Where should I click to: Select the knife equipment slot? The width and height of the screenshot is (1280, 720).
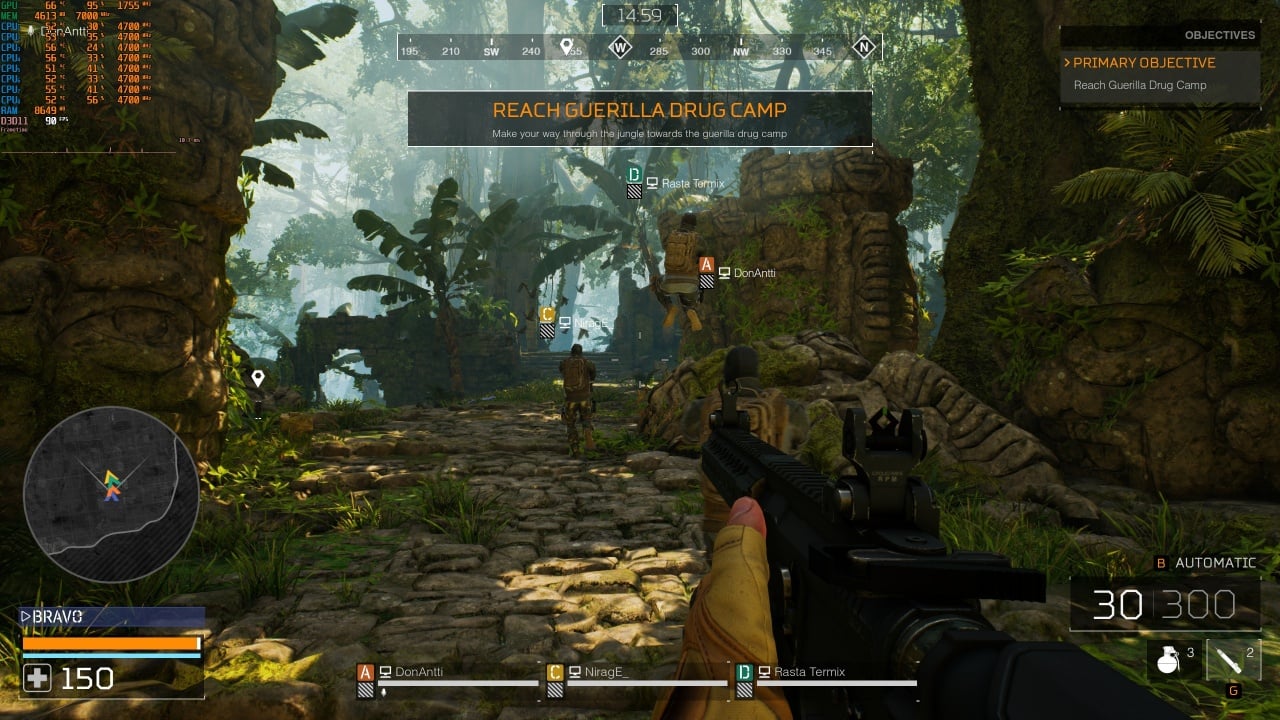pos(1233,660)
